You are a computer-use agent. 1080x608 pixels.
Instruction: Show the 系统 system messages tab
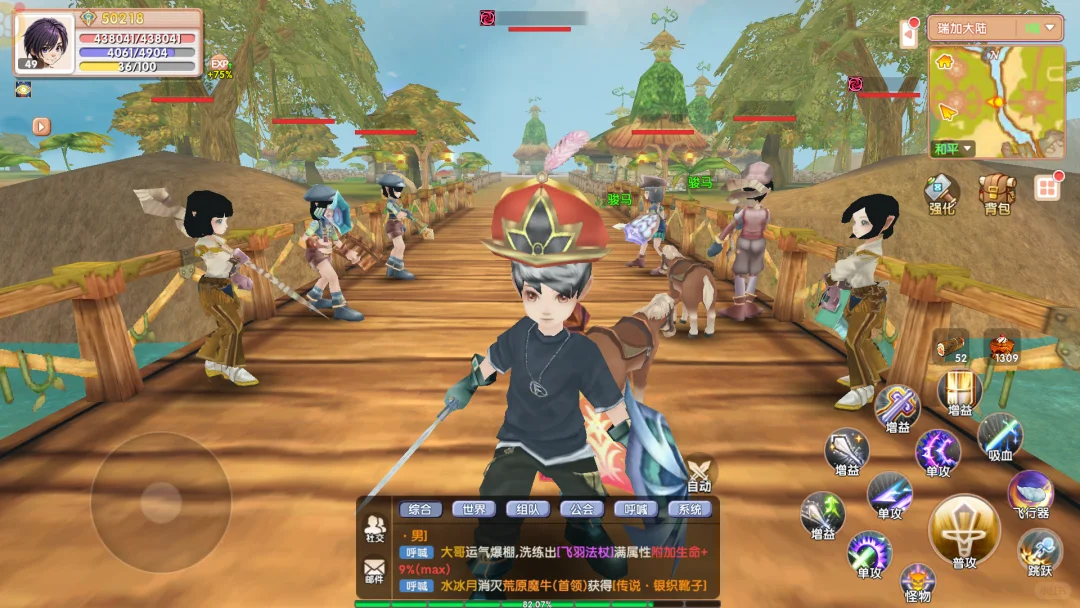coord(690,509)
